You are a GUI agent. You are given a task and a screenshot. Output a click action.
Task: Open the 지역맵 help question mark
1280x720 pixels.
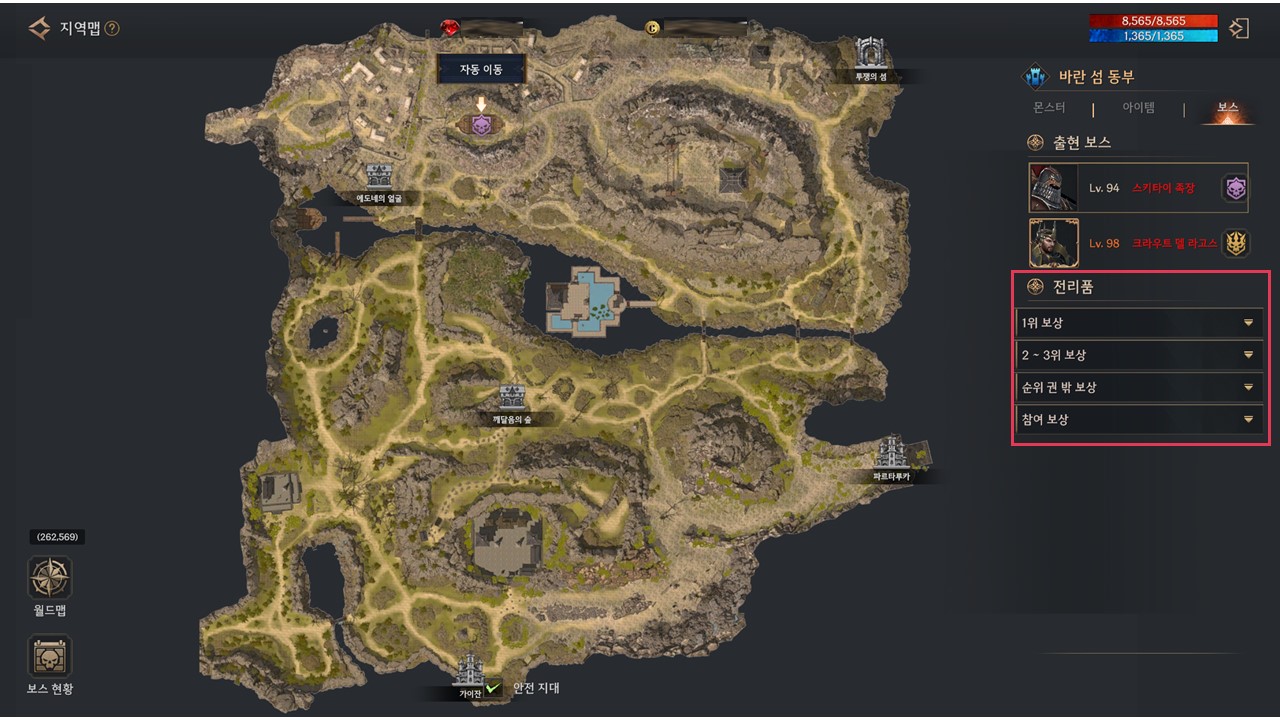point(112,28)
